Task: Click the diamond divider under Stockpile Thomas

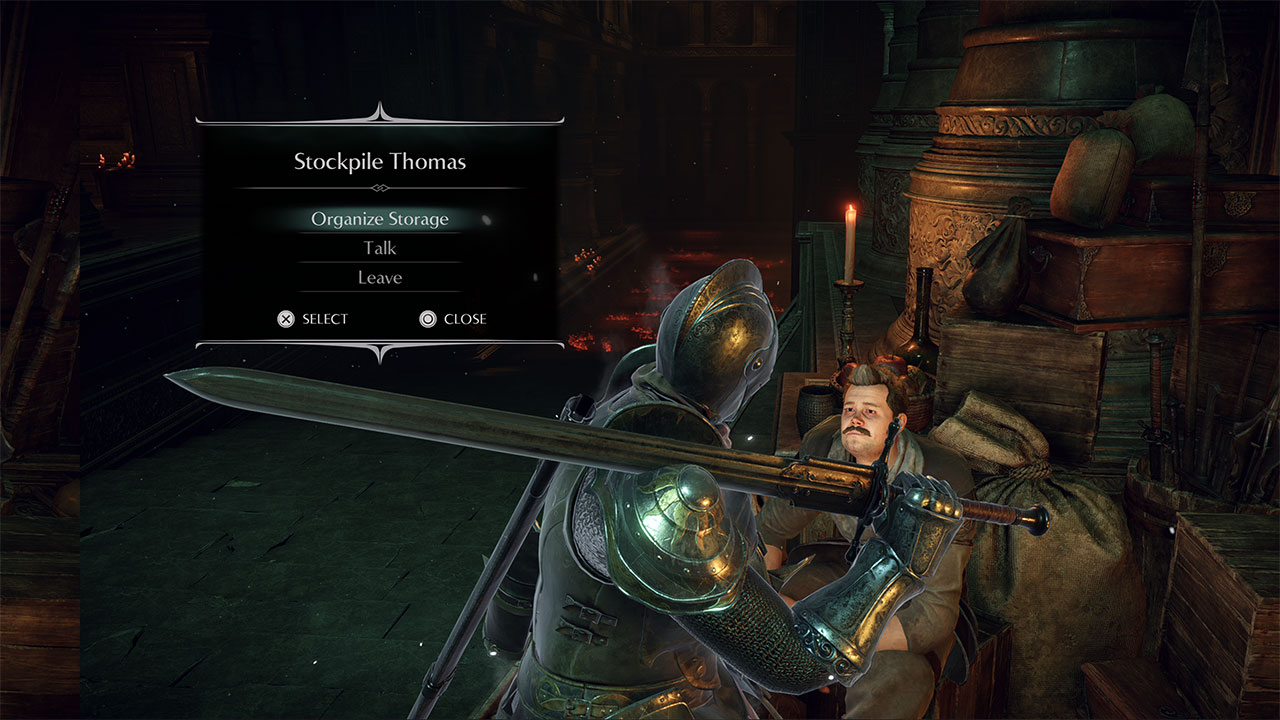Action: (x=379, y=188)
